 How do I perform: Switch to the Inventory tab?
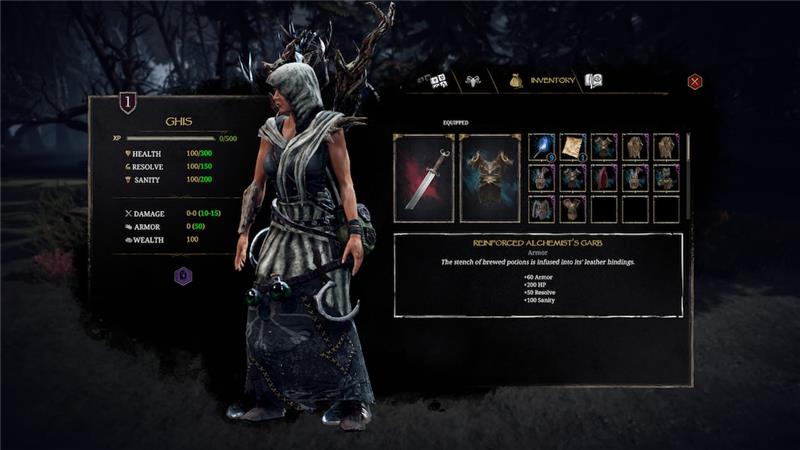click(544, 81)
